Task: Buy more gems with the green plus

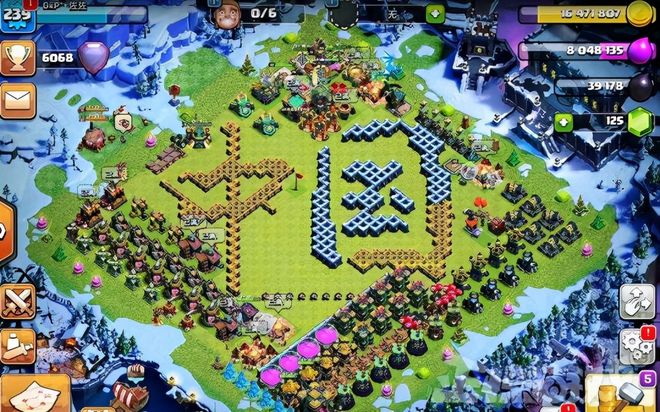Action: (x=564, y=121)
